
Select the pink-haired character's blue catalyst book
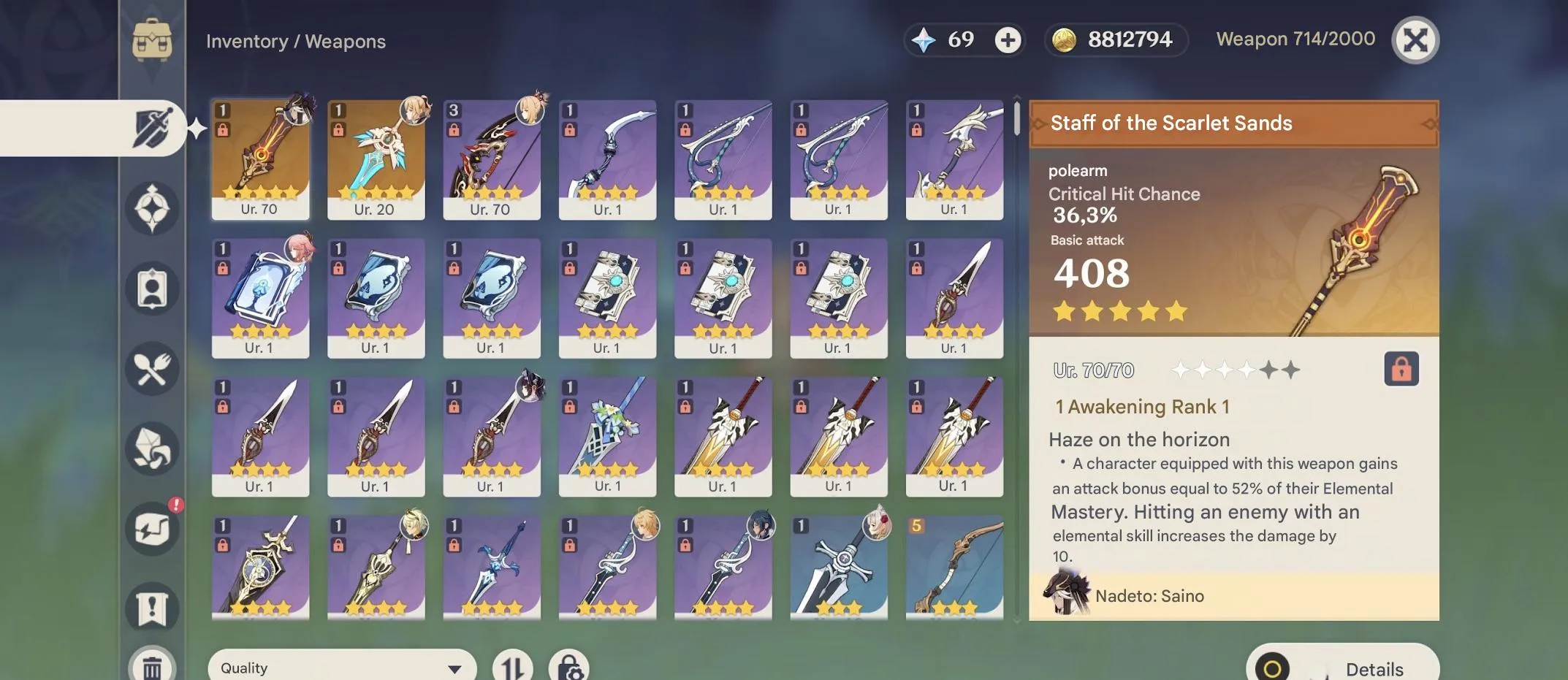[260, 298]
